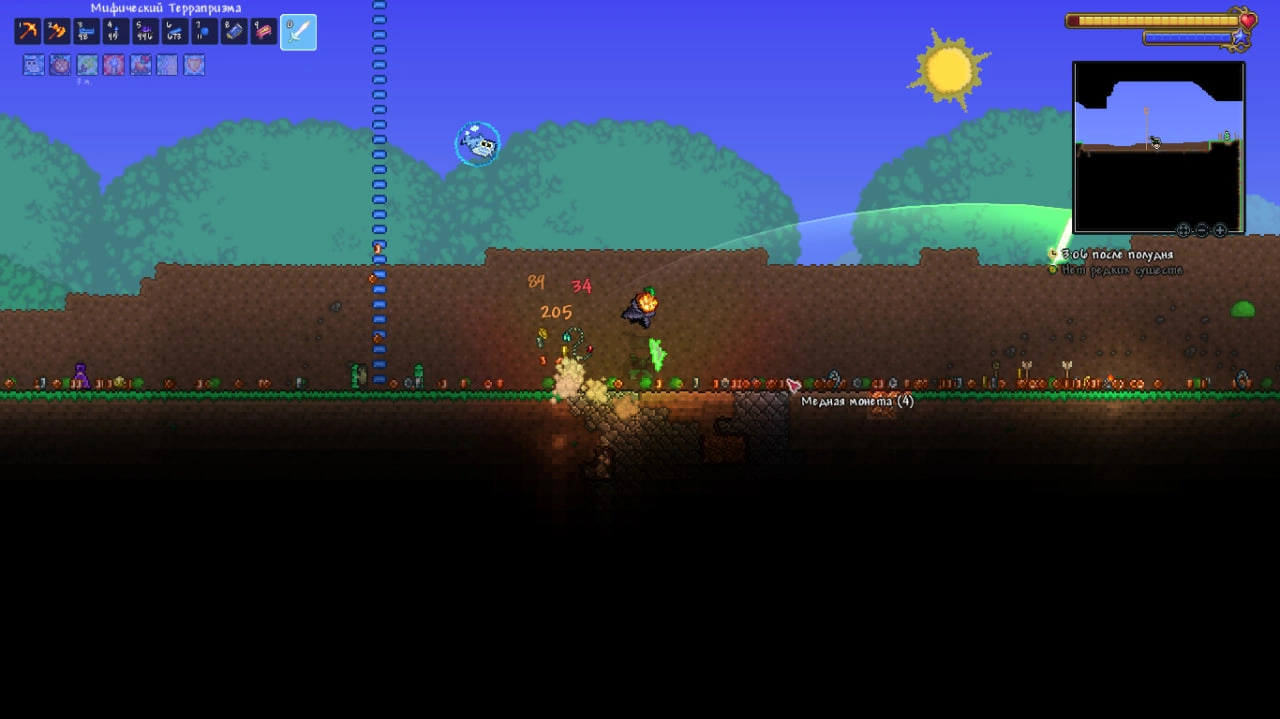Zoom in the minimap with plus button
The width and height of the screenshot is (1280, 719).
tap(1220, 230)
